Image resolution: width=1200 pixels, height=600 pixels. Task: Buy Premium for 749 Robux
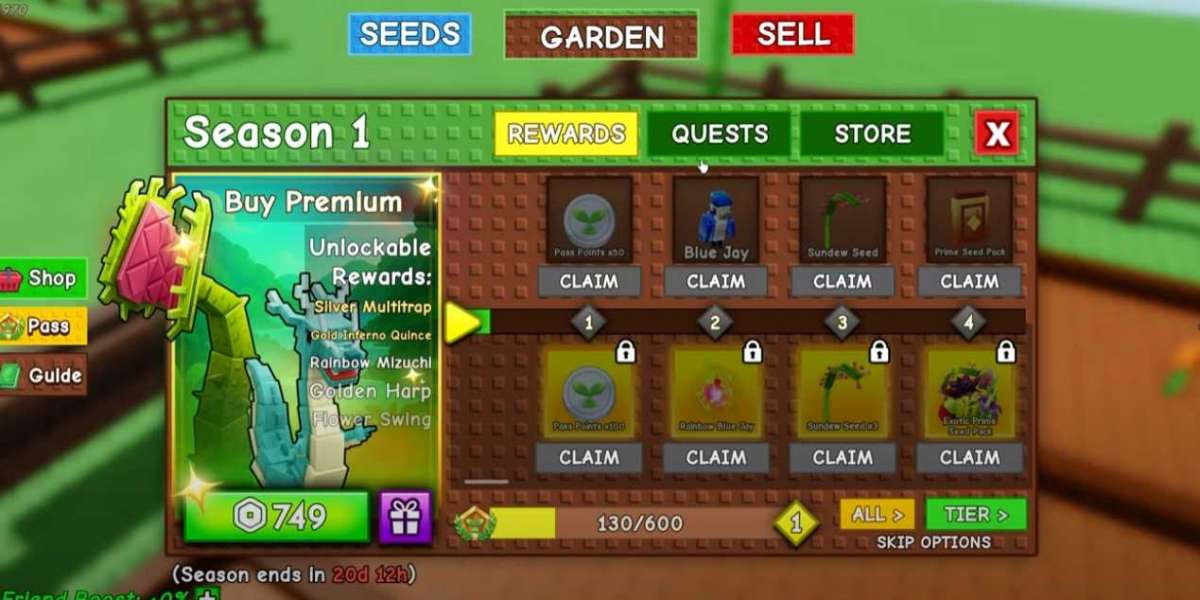click(x=276, y=517)
